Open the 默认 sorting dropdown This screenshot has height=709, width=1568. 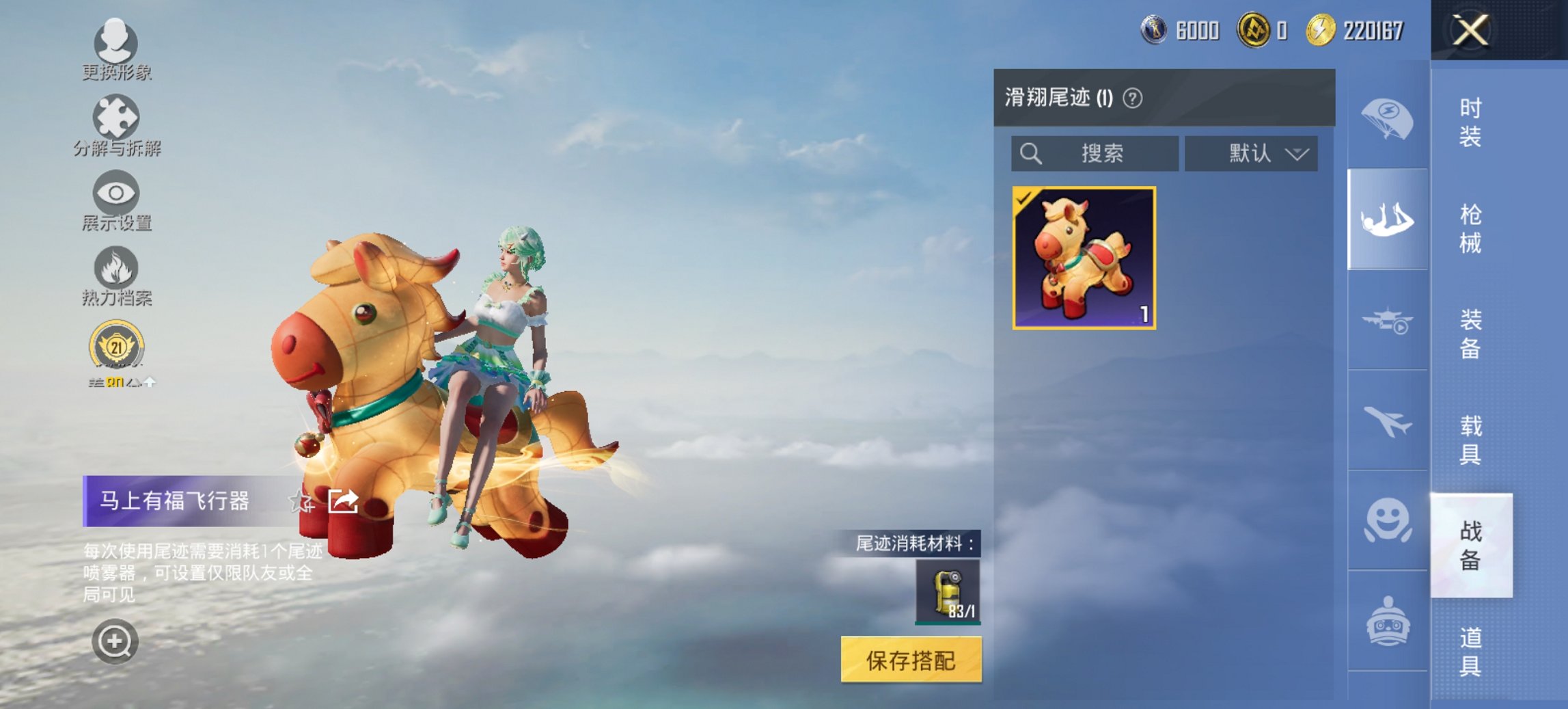1250,153
